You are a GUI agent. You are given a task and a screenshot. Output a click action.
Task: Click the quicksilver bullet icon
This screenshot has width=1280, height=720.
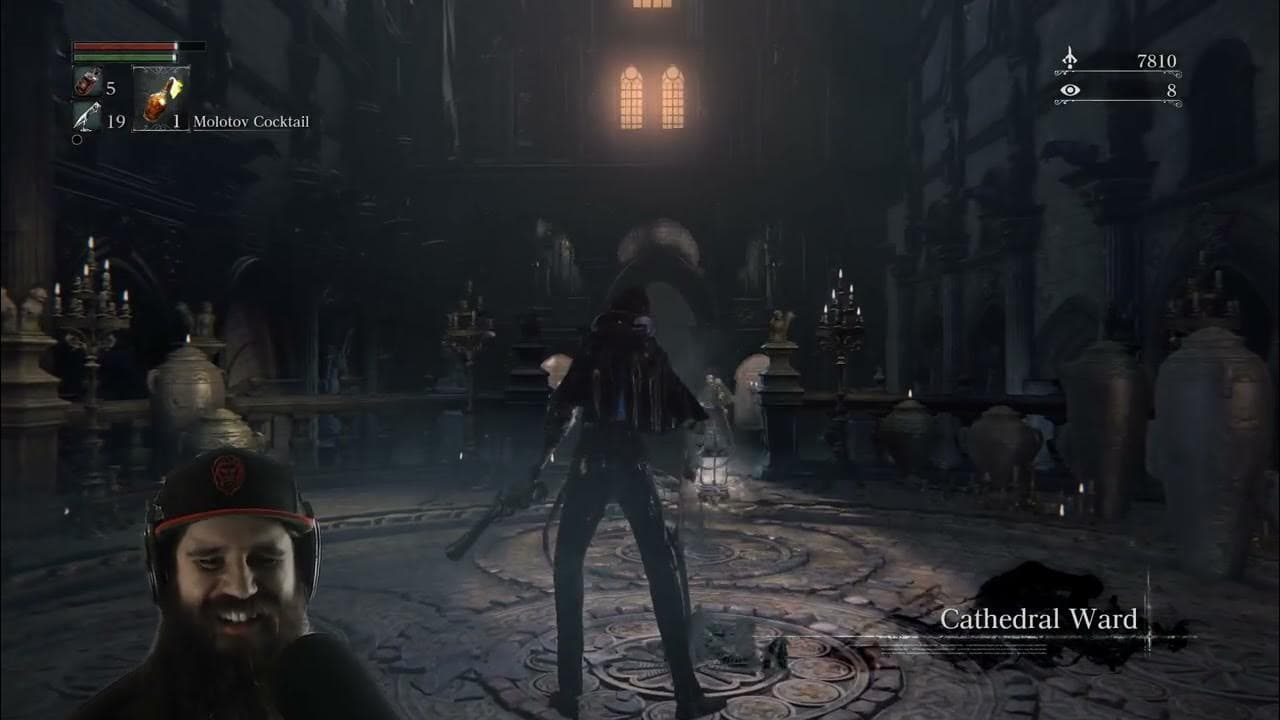pyautogui.click(x=86, y=118)
